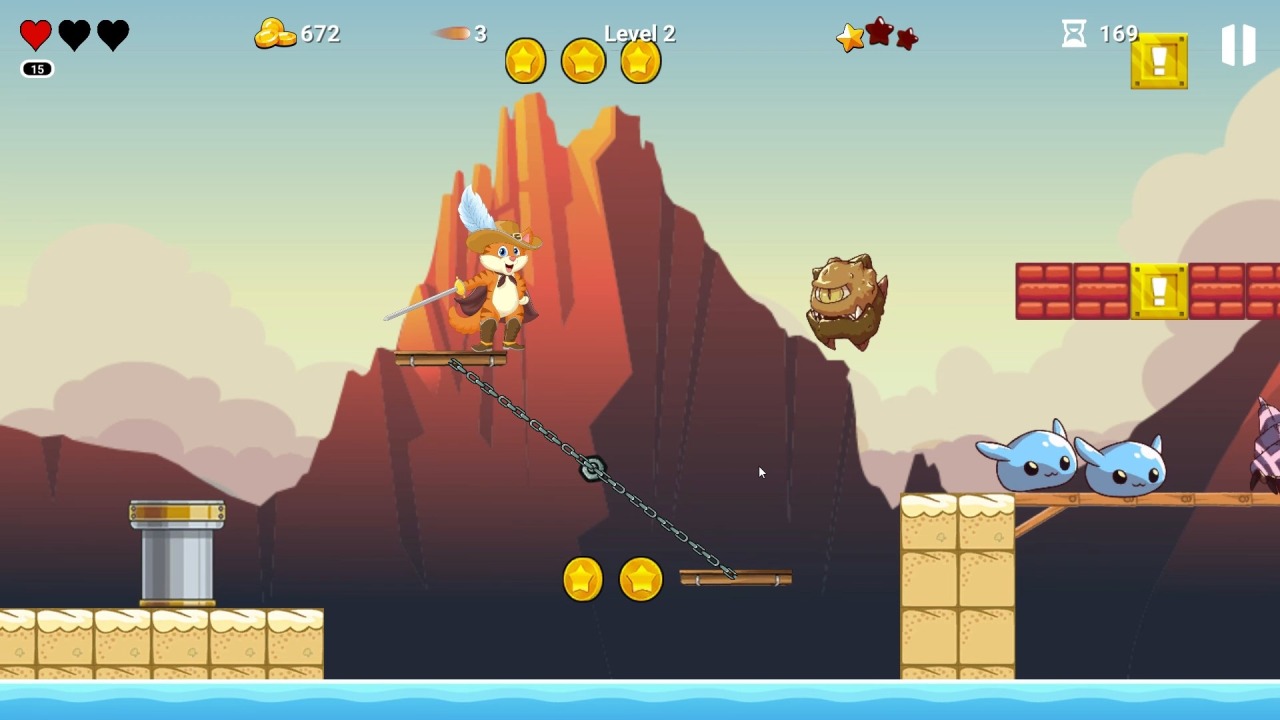This screenshot has width=1280, height=720.
Task: Click the chain anchor pivot point
Action: coord(592,466)
